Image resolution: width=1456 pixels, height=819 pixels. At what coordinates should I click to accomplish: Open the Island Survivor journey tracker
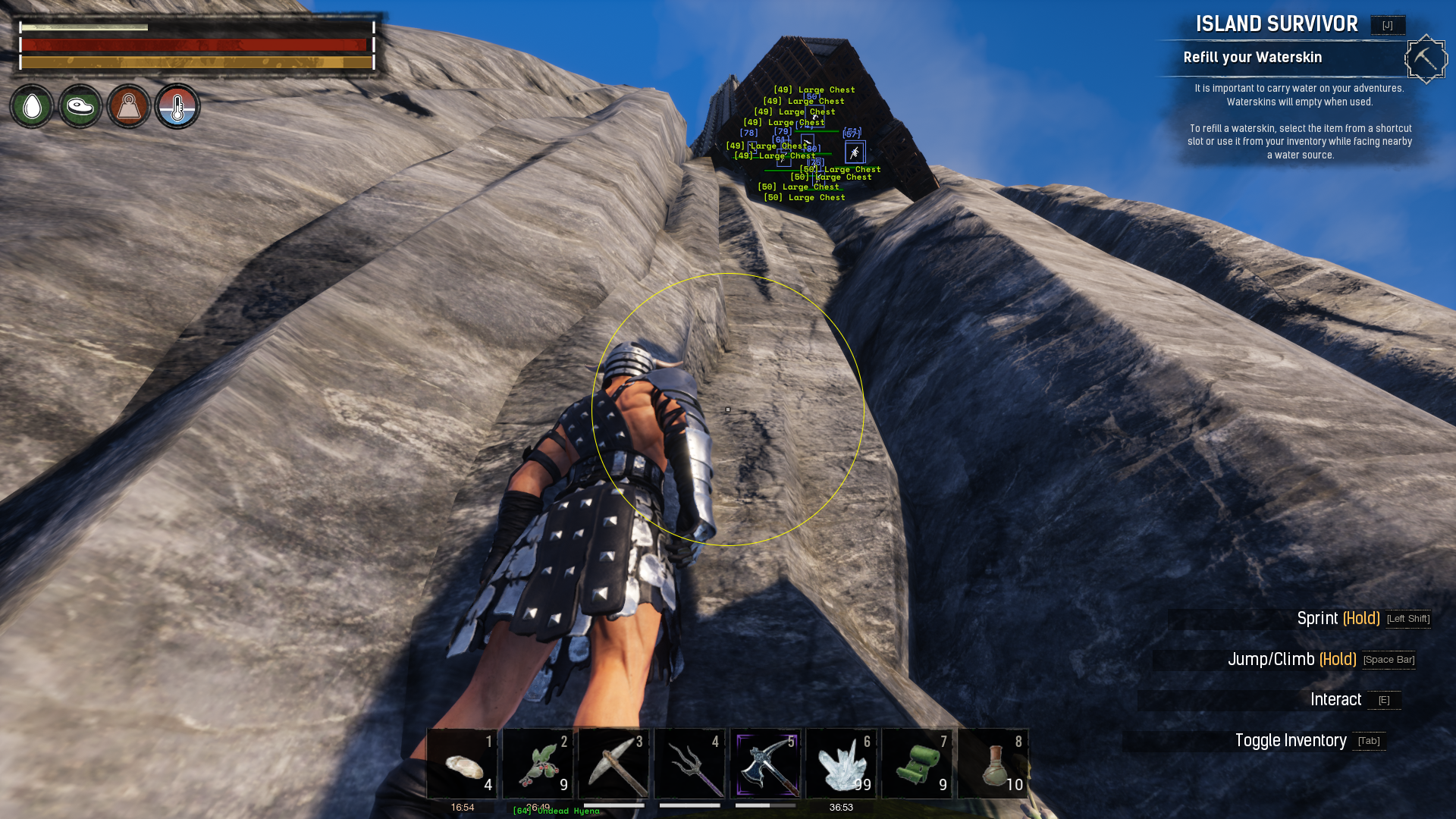tap(1276, 24)
